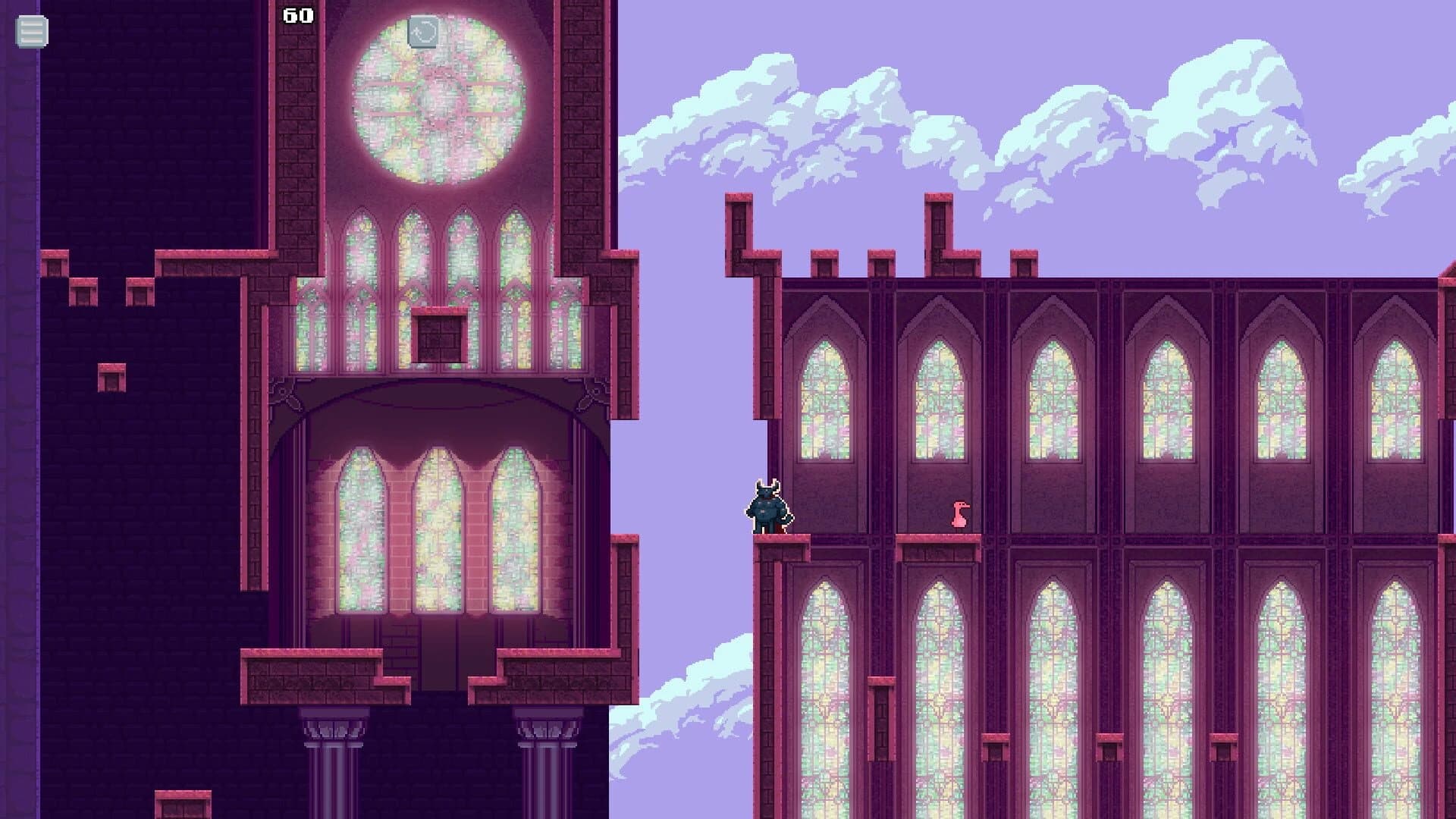Click the low cloud near the bottom windows
This screenshot has height=819, width=1456.
[x=682, y=705]
